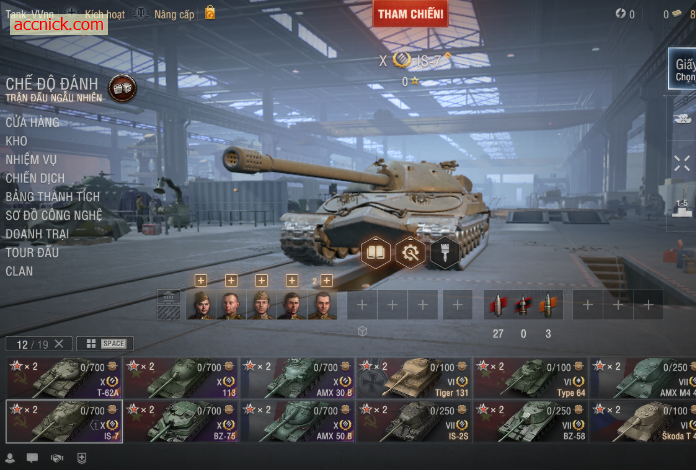This screenshot has height=470, width=696.
Task: Pick the AMX 50 B tank card
Action: 297,421
